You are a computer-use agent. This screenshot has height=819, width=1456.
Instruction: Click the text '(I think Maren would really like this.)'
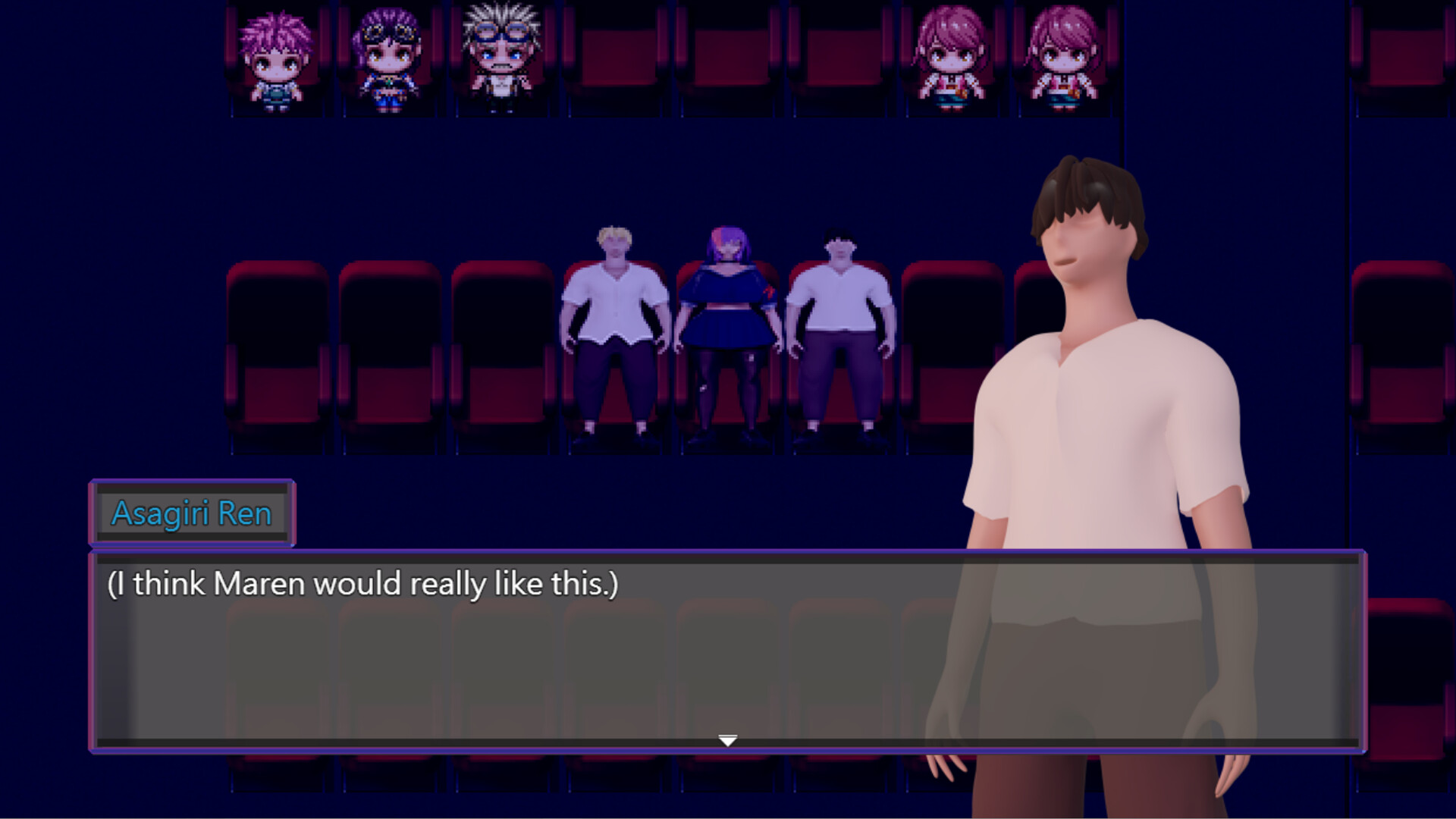click(x=364, y=584)
